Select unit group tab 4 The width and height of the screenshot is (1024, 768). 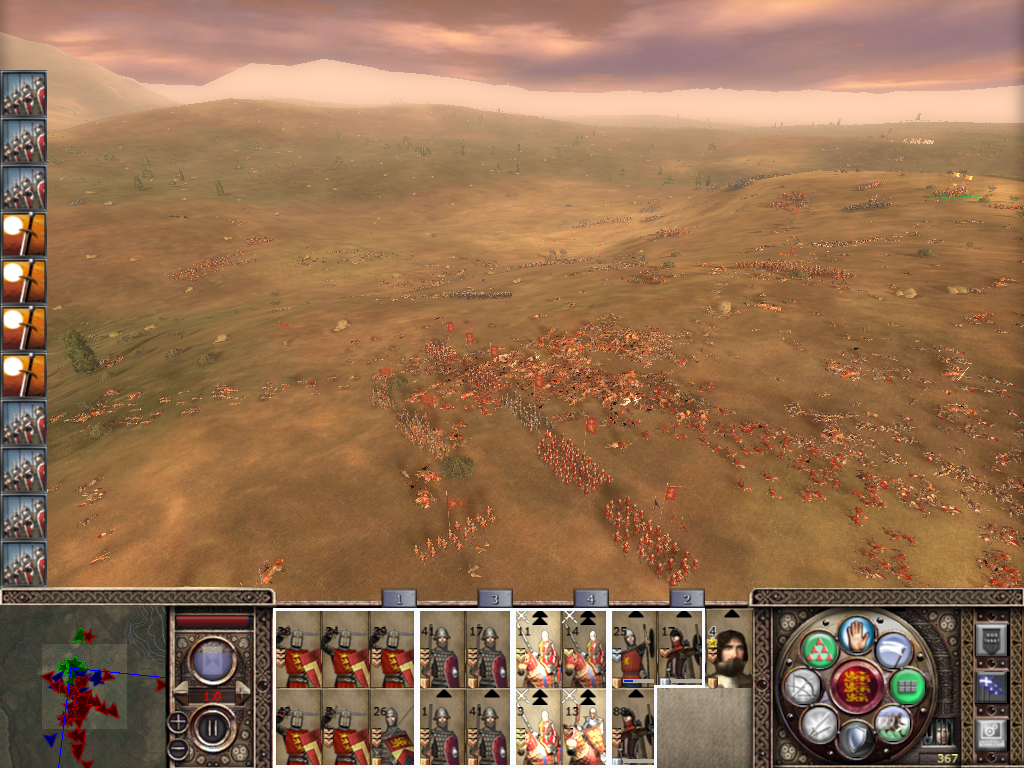590,598
